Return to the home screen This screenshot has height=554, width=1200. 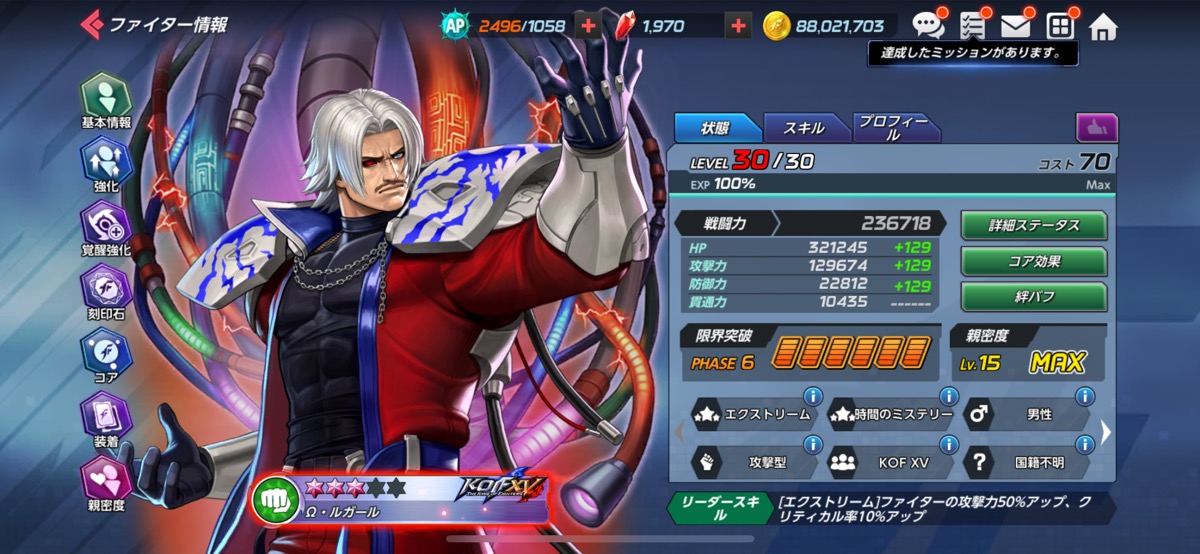[x=1102, y=27]
